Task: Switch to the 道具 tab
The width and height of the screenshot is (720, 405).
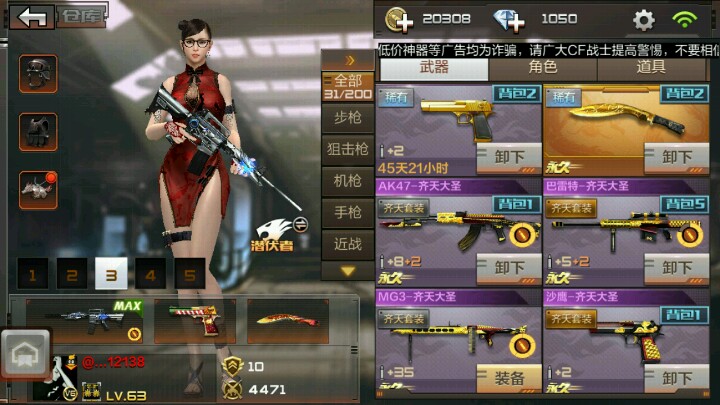Action: click(650, 68)
